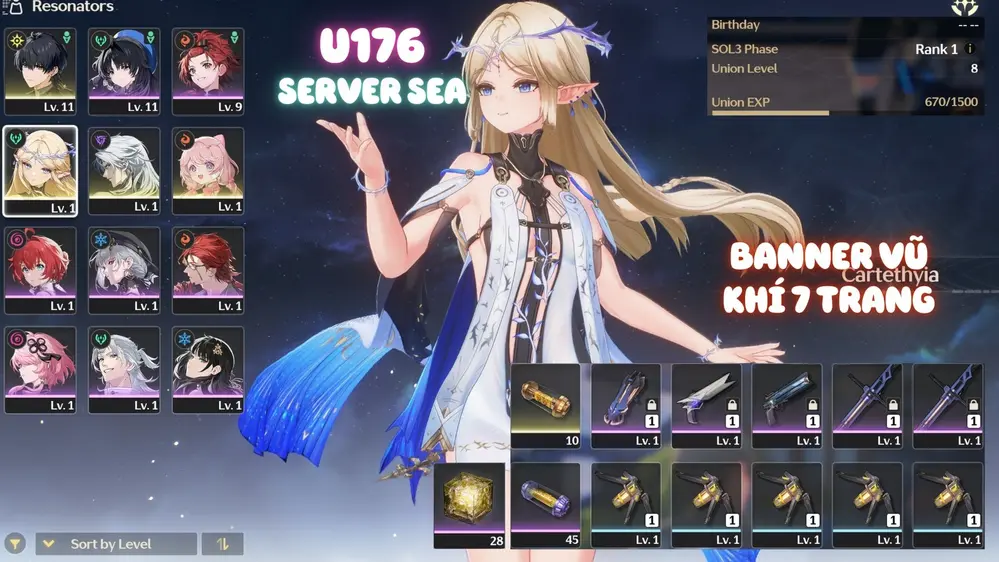Select the white-bladed pistol weapon slot

click(x=706, y=405)
